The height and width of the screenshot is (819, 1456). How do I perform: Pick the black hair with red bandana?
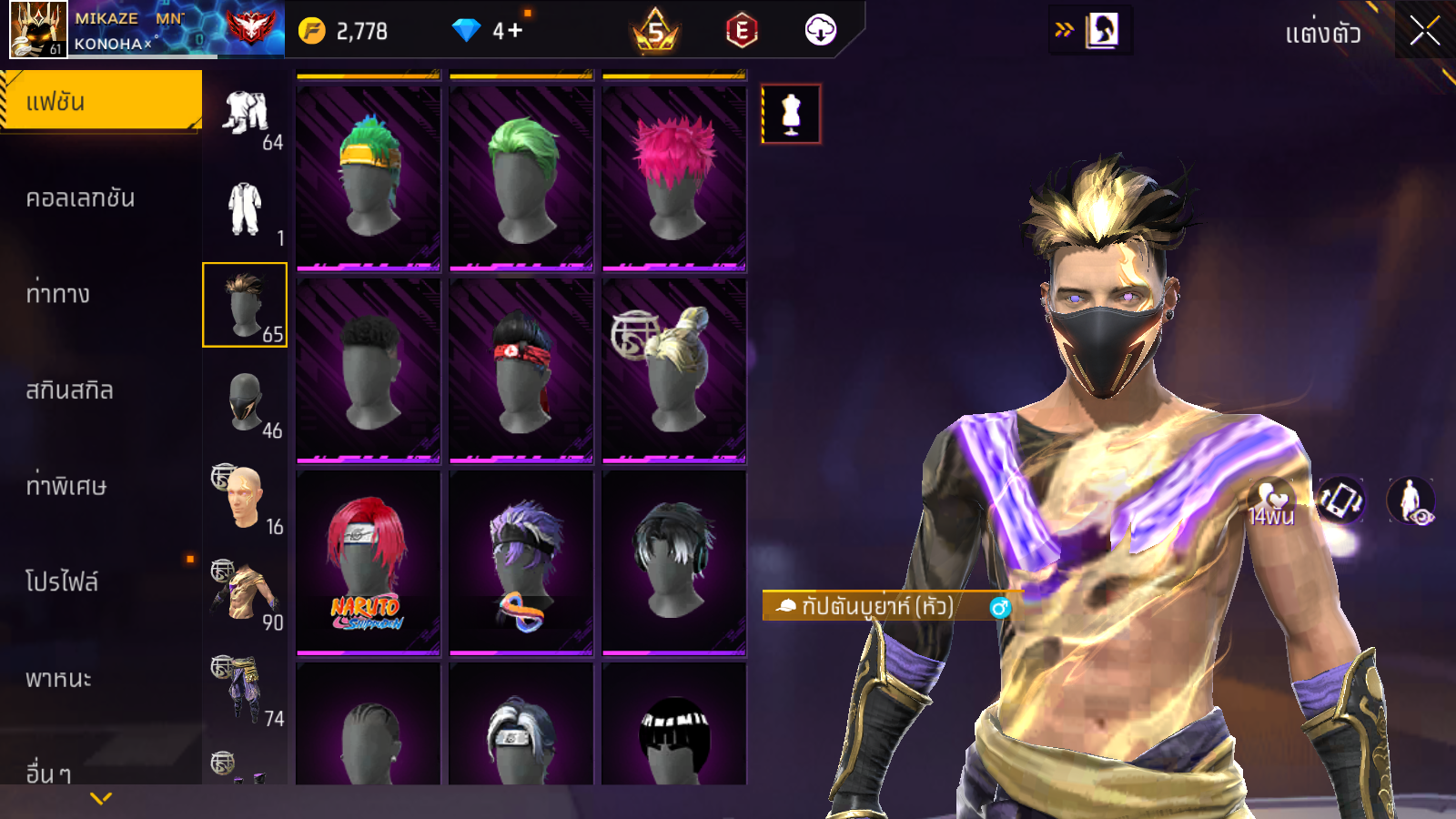point(521,369)
